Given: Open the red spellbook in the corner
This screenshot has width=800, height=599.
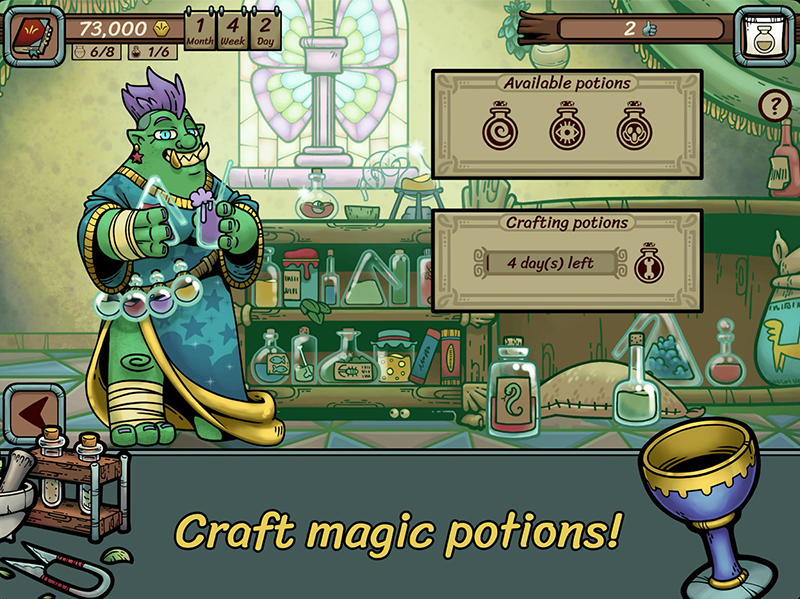Looking at the screenshot, I should (x=28, y=32).
